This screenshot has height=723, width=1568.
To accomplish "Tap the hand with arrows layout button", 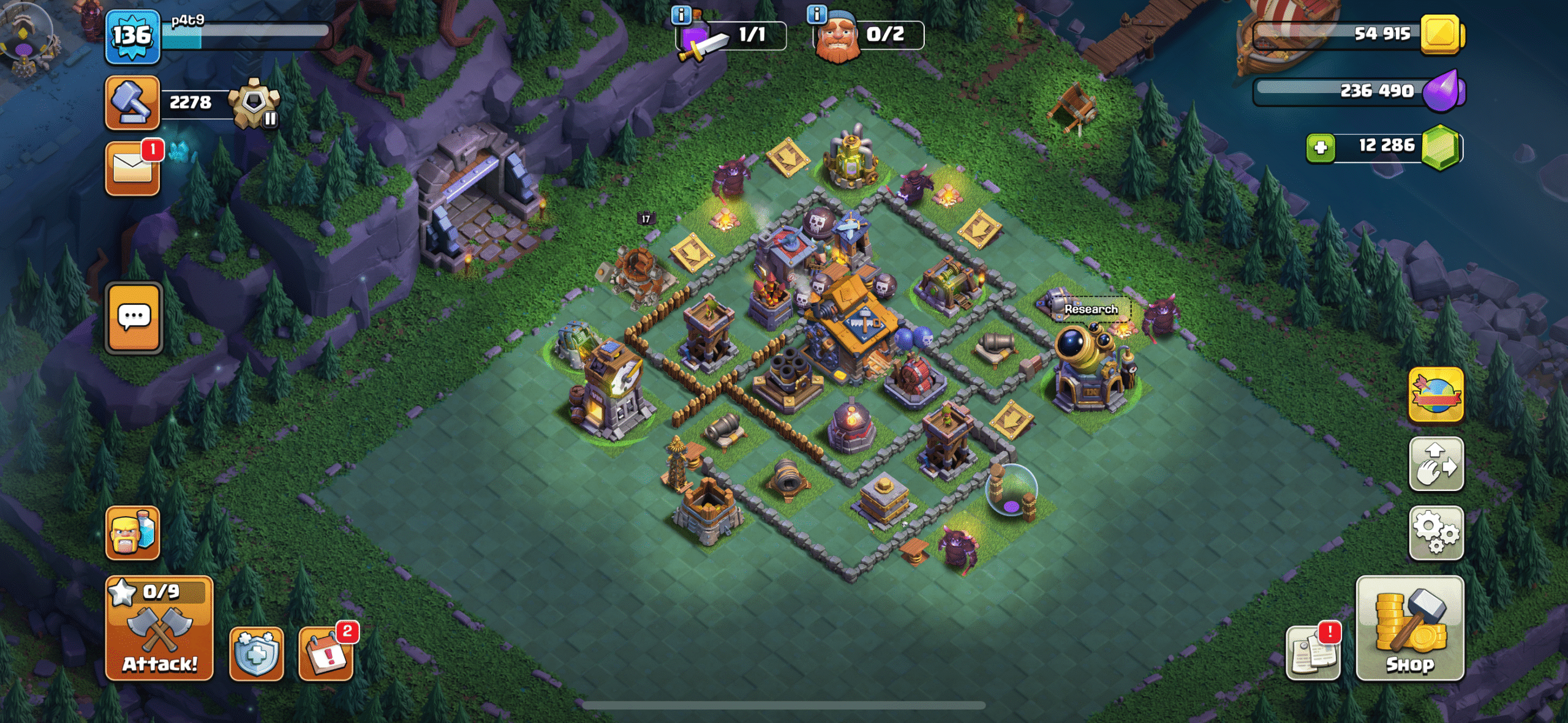I will tap(1436, 464).
